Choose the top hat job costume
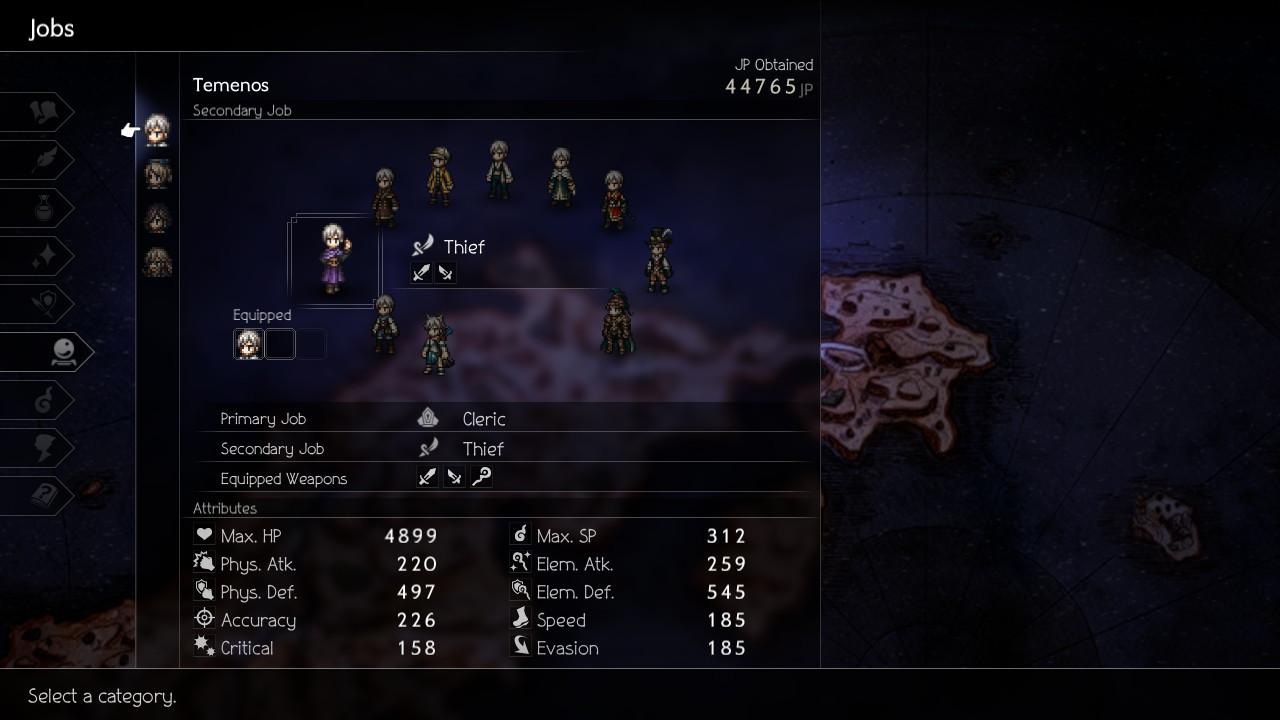The width and height of the screenshot is (1280, 720). (x=657, y=260)
